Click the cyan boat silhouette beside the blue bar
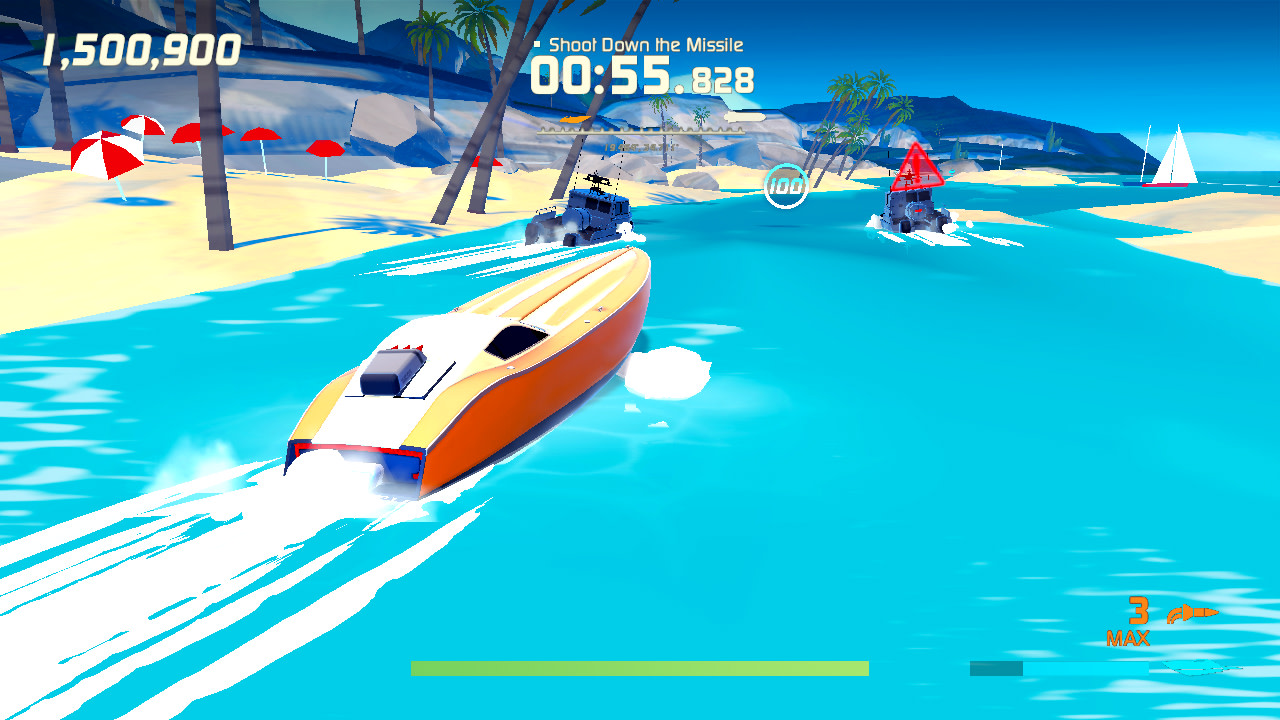Screen dimensions: 1280x720 [x=1202, y=666]
